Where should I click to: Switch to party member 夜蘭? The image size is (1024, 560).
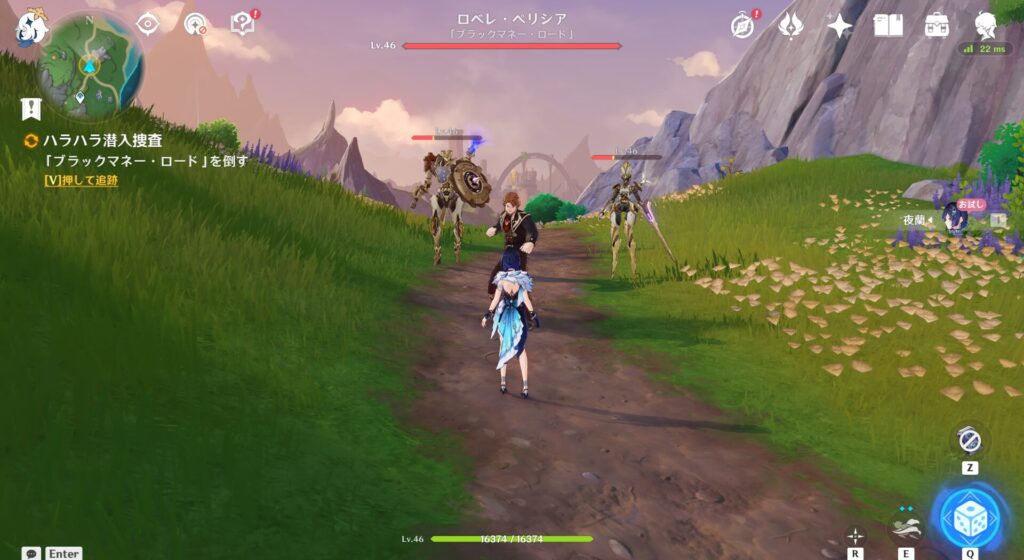955,219
